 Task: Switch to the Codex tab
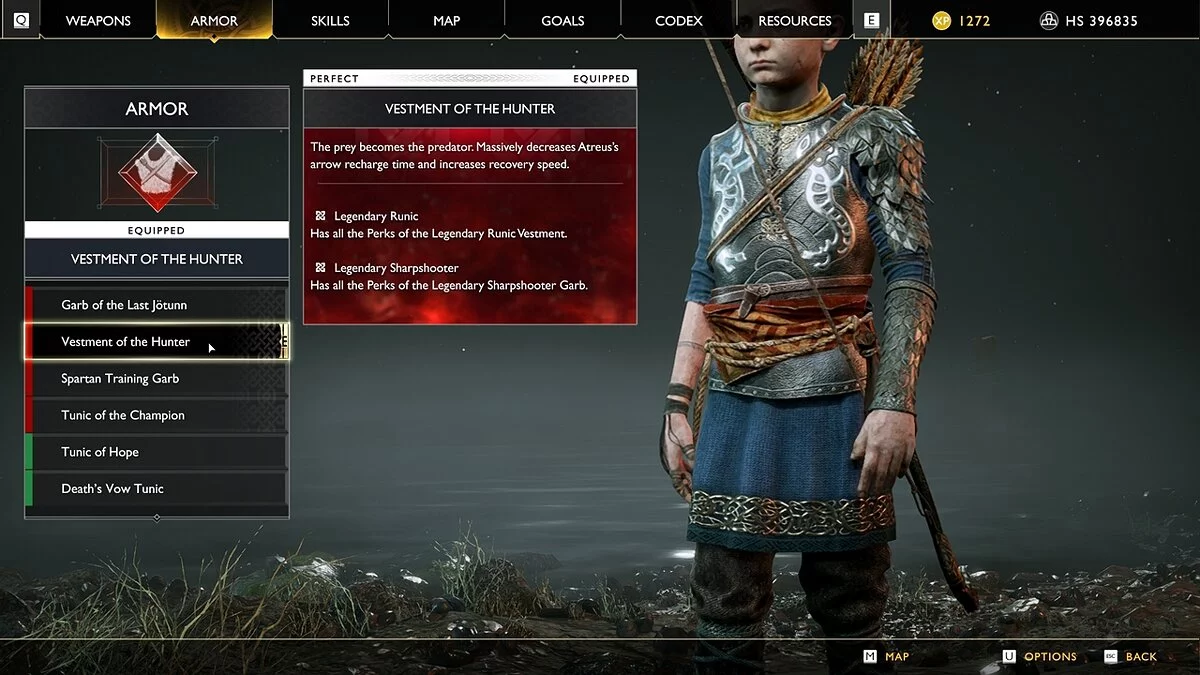tap(678, 21)
